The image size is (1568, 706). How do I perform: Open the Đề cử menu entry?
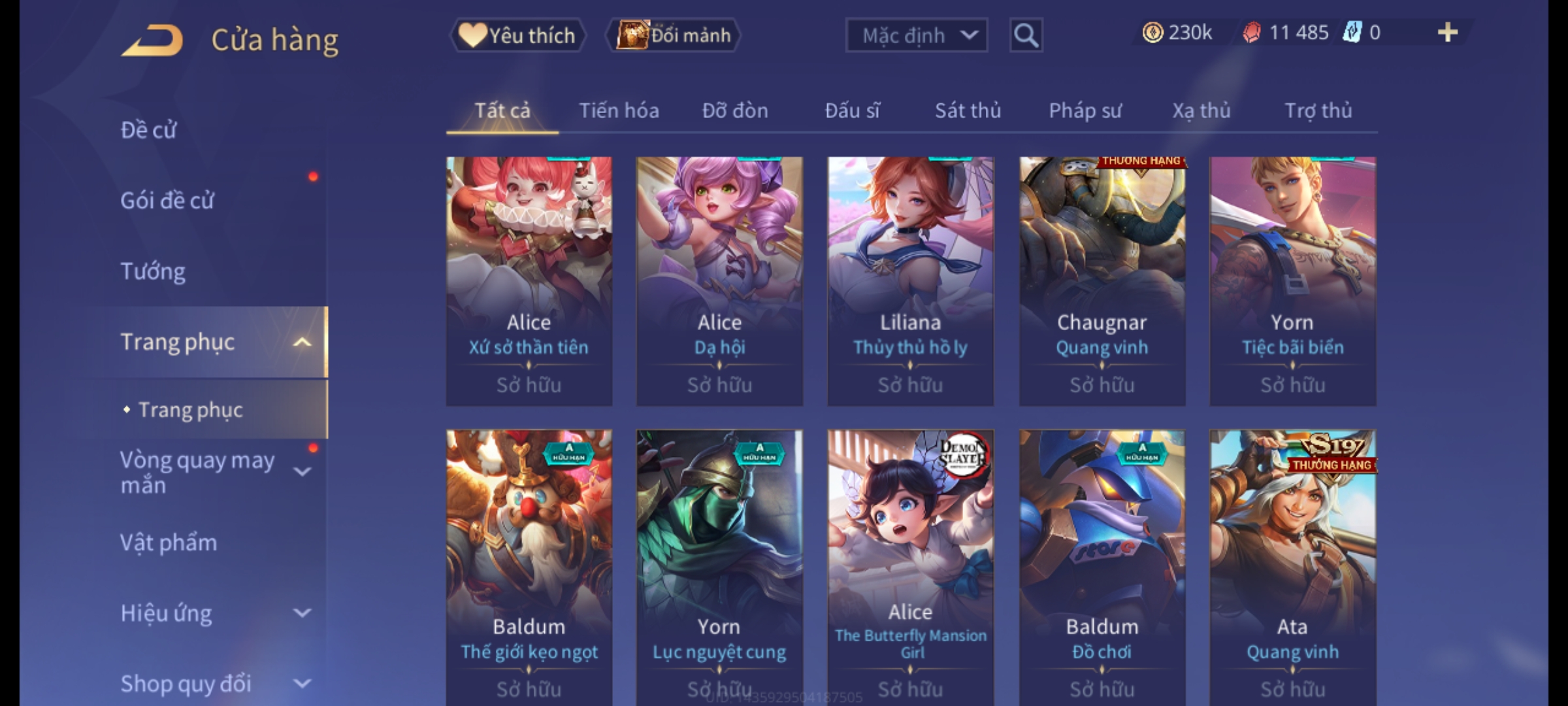click(149, 130)
